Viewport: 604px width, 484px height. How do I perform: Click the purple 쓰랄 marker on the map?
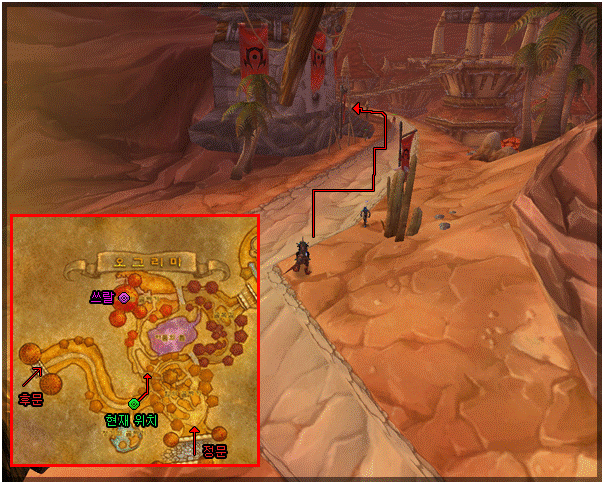[x=124, y=297]
